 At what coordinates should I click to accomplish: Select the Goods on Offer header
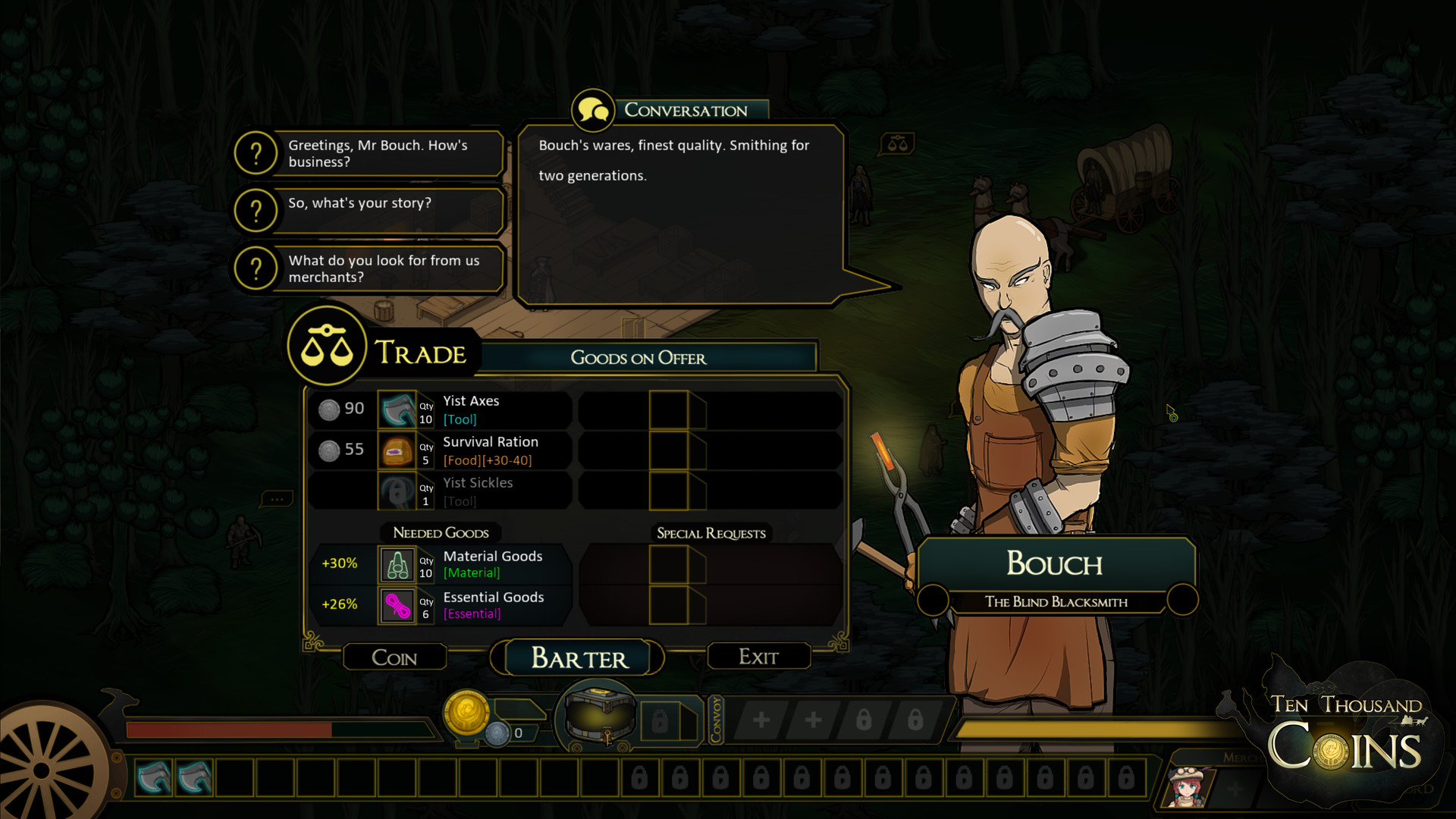tap(639, 358)
